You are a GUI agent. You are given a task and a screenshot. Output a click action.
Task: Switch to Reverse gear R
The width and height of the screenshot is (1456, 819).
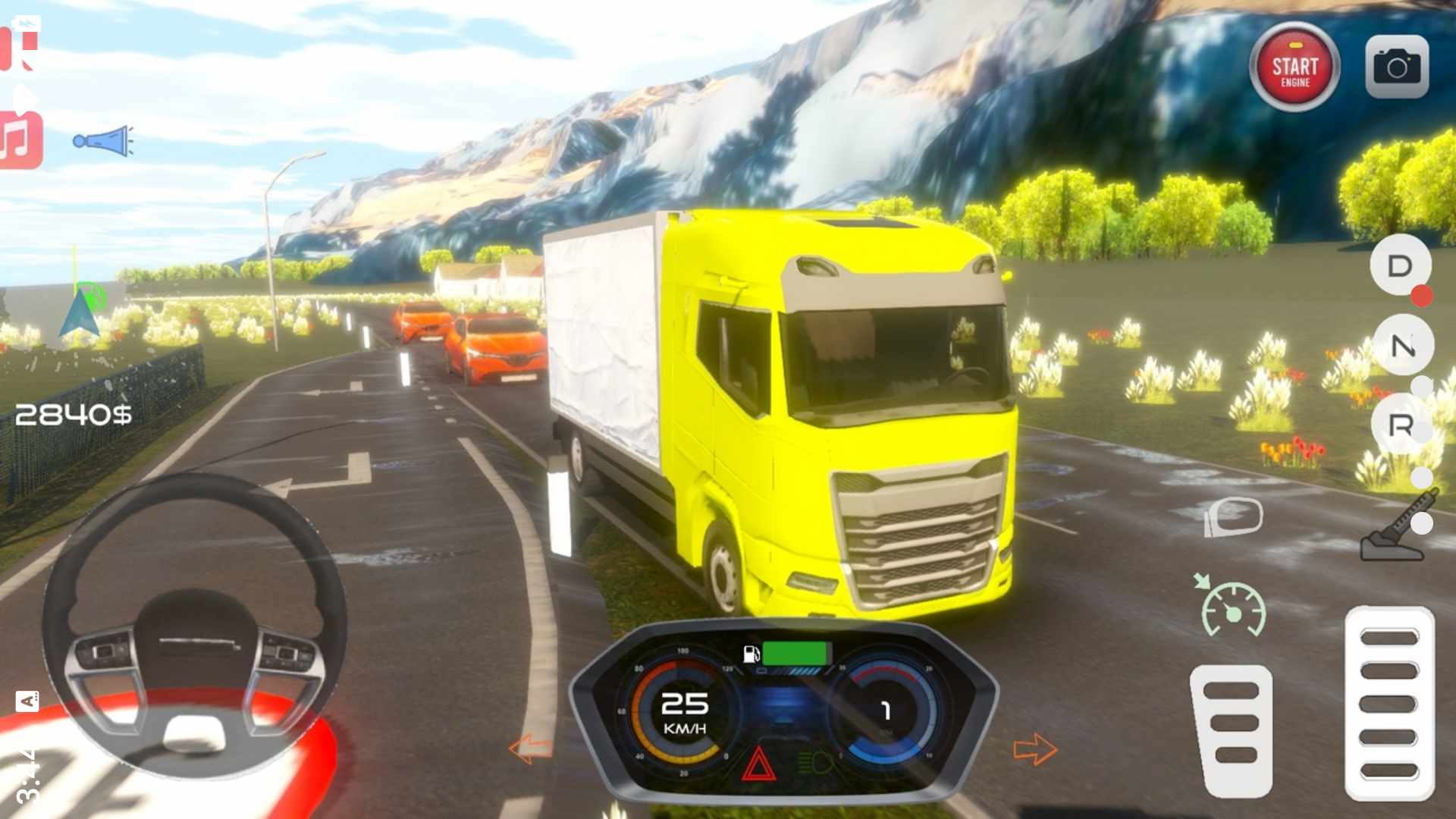(x=1400, y=425)
